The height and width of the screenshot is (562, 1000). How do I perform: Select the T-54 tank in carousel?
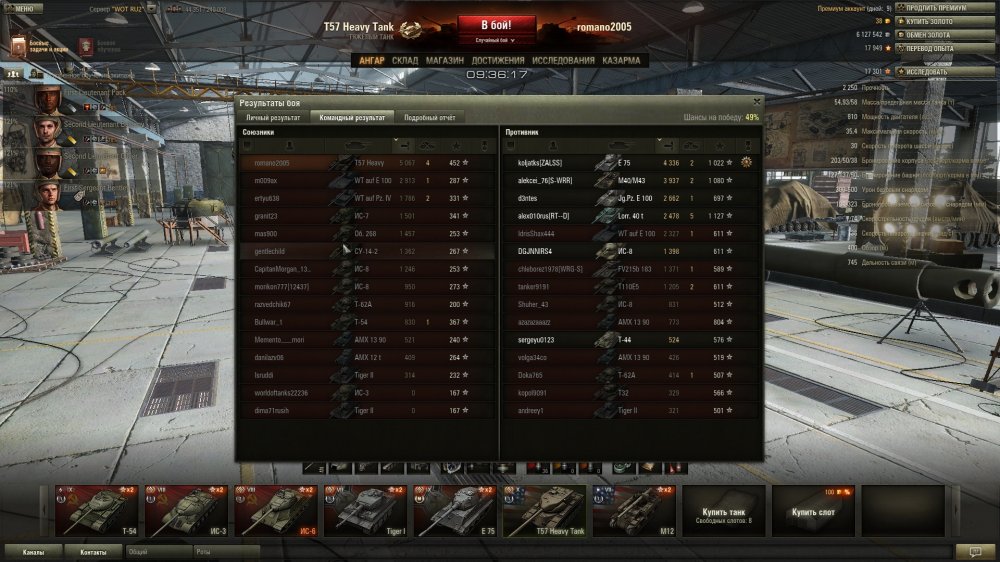tap(97, 511)
